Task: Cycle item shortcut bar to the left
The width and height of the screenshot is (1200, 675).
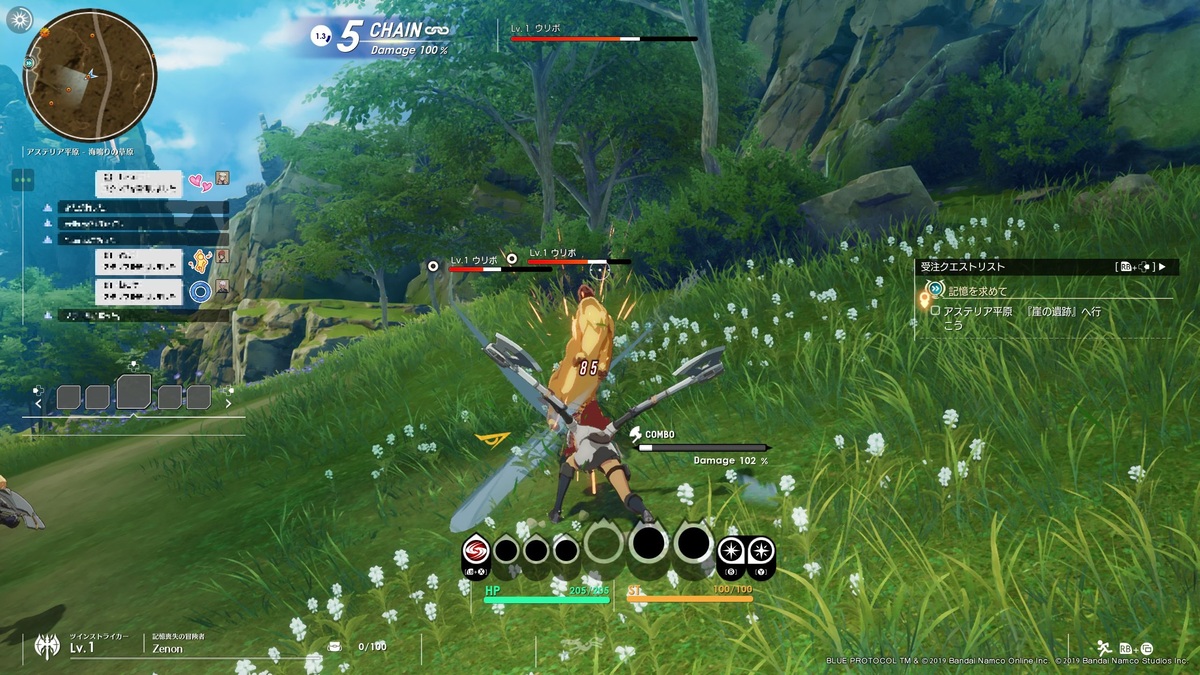Action: (39, 404)
